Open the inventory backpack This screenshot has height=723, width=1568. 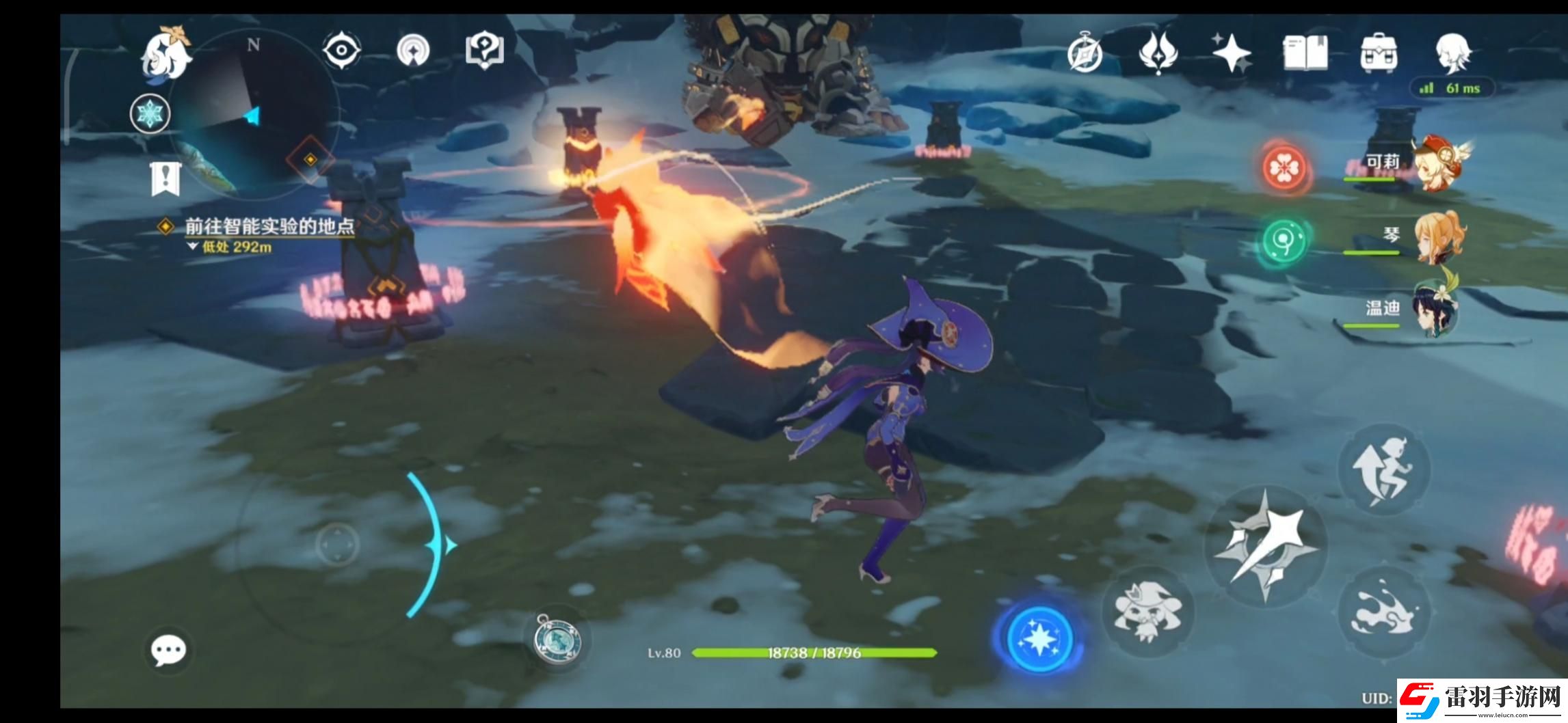click(1378, 53)
